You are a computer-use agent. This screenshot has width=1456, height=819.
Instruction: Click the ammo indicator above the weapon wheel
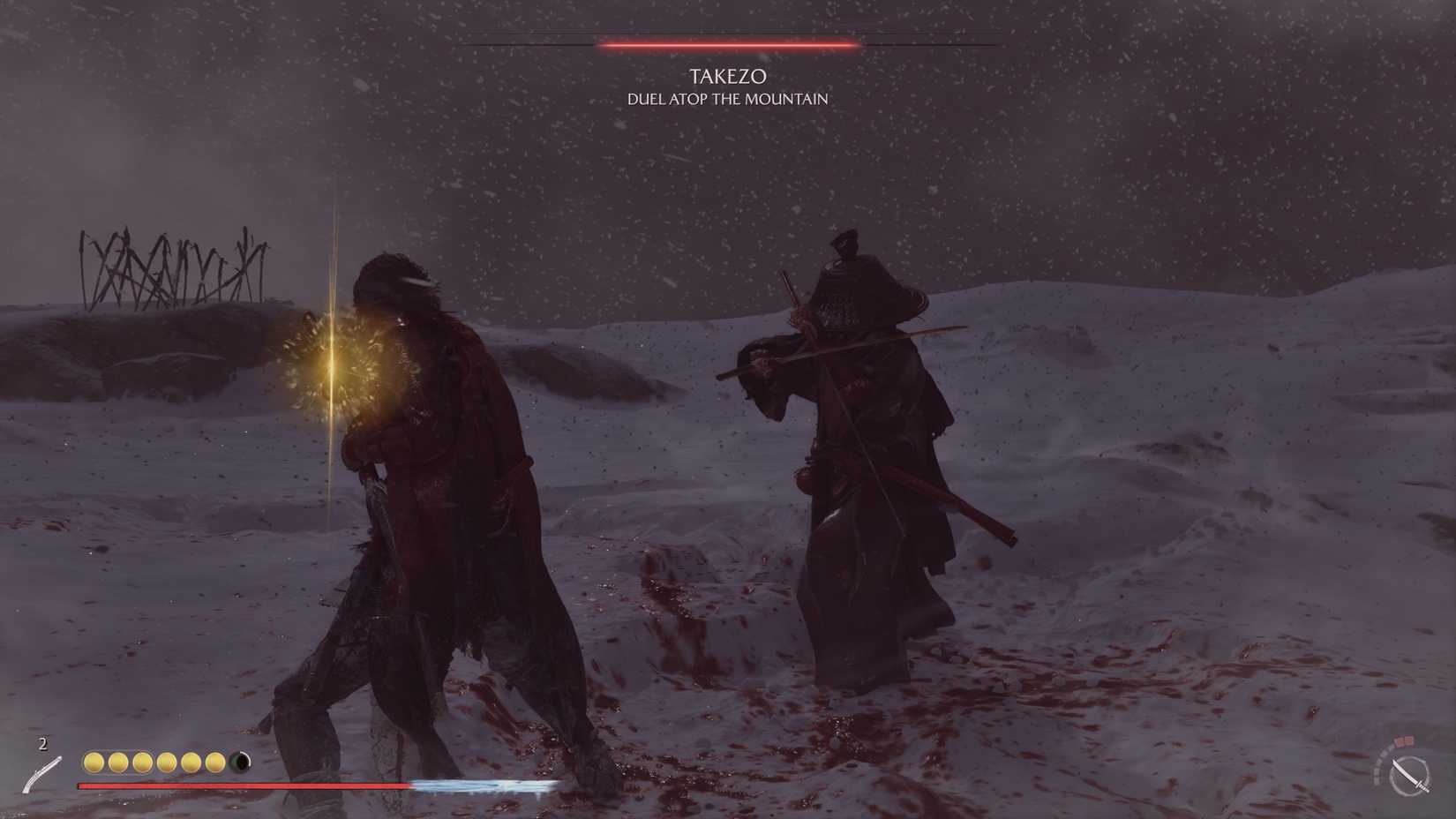[x=1403, y=740]
